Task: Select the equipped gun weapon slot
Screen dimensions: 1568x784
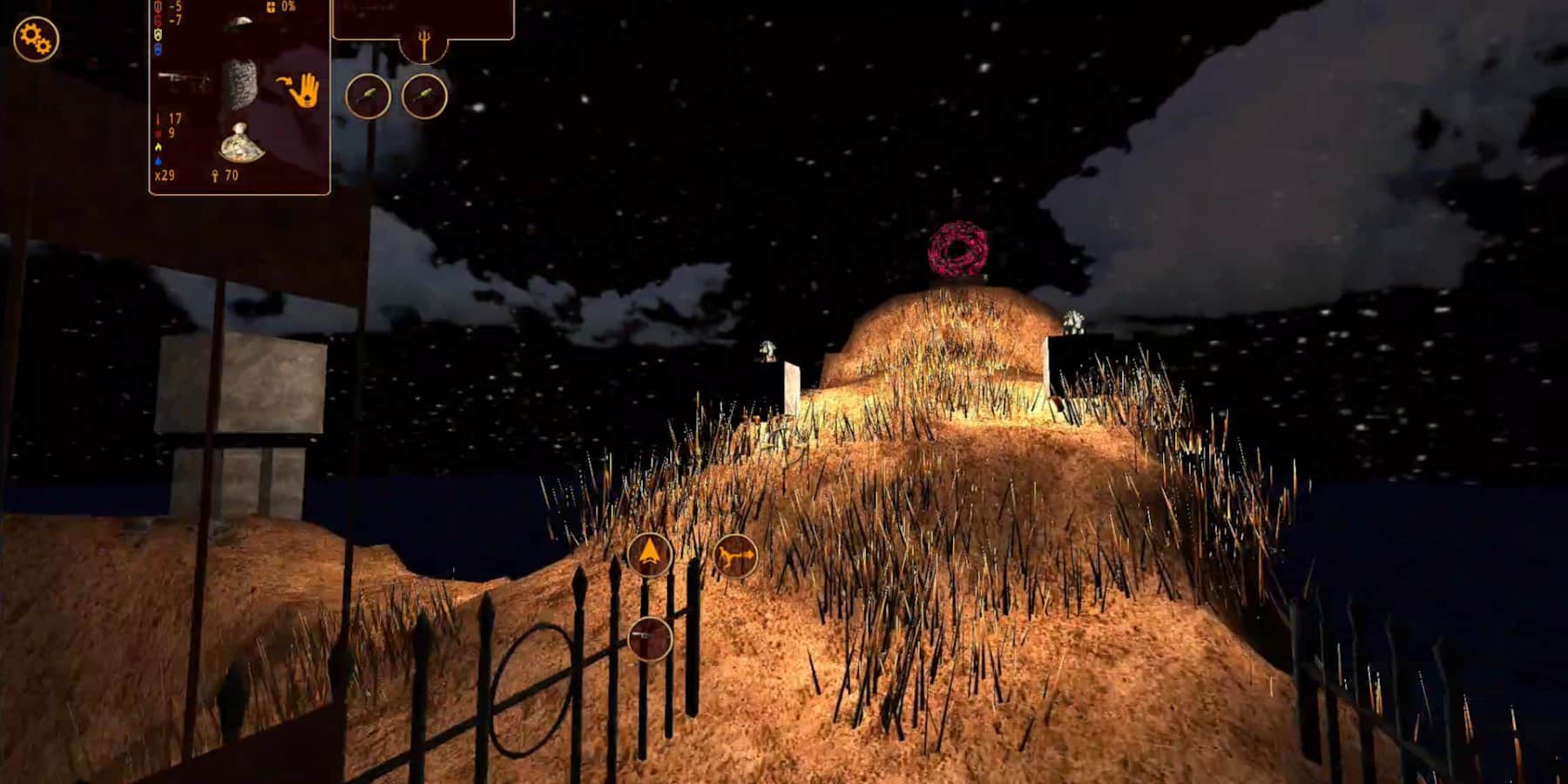Action: [x=184, y=80]
